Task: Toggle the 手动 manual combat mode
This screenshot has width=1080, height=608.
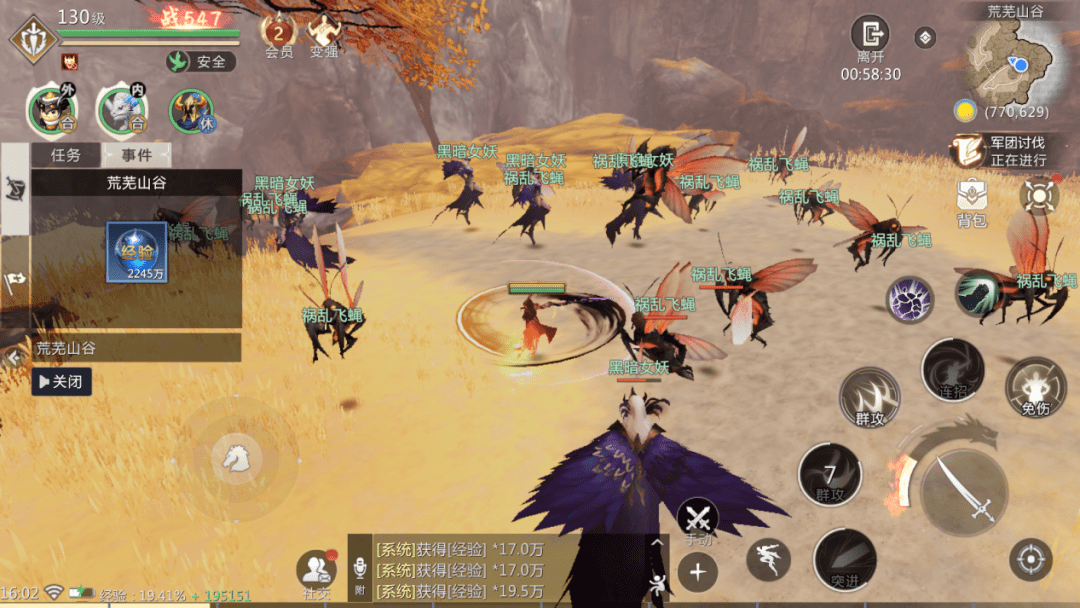Action: [x=698, y=521]
